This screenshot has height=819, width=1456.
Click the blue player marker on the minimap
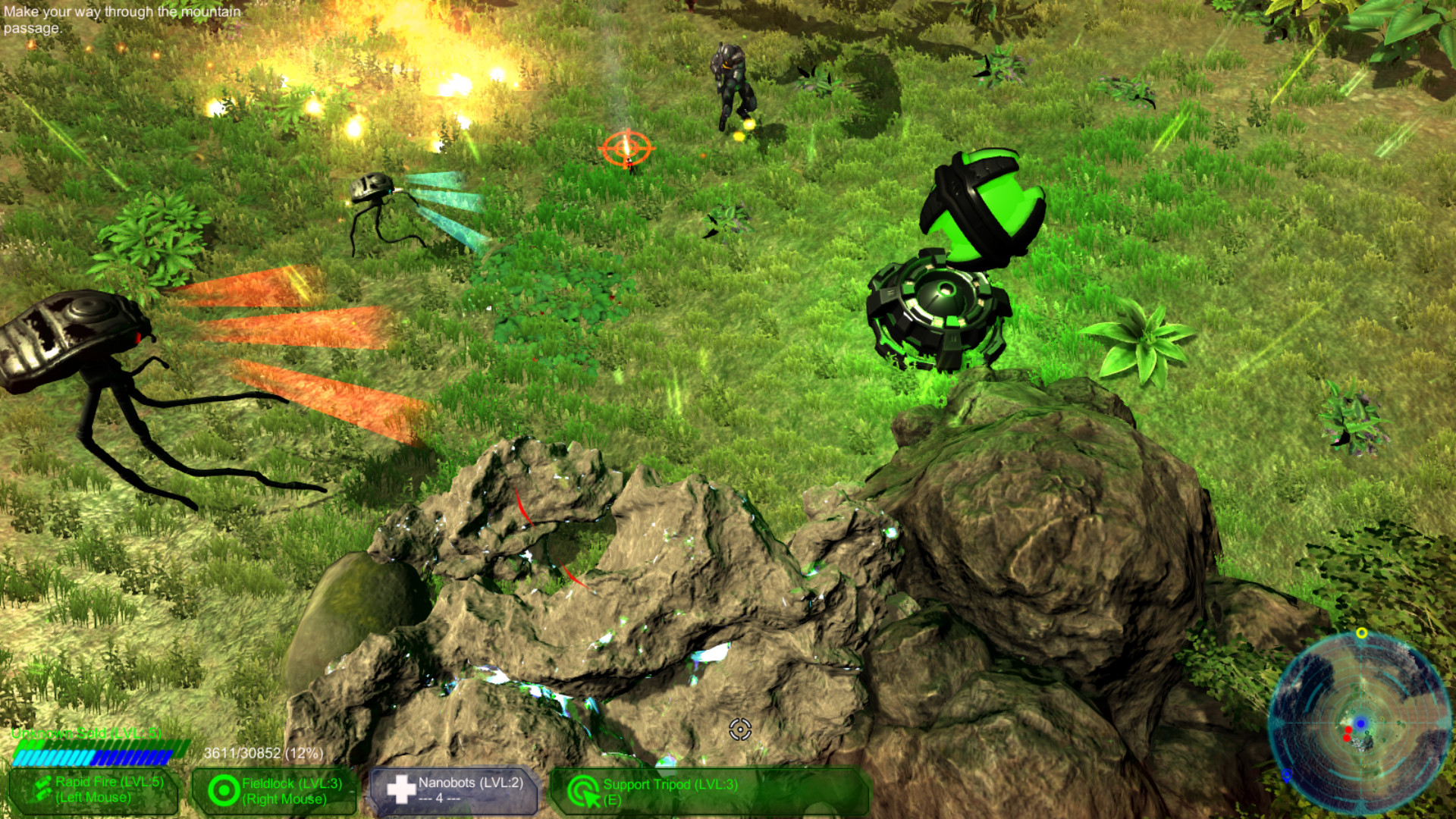[x=1360, y=723]
